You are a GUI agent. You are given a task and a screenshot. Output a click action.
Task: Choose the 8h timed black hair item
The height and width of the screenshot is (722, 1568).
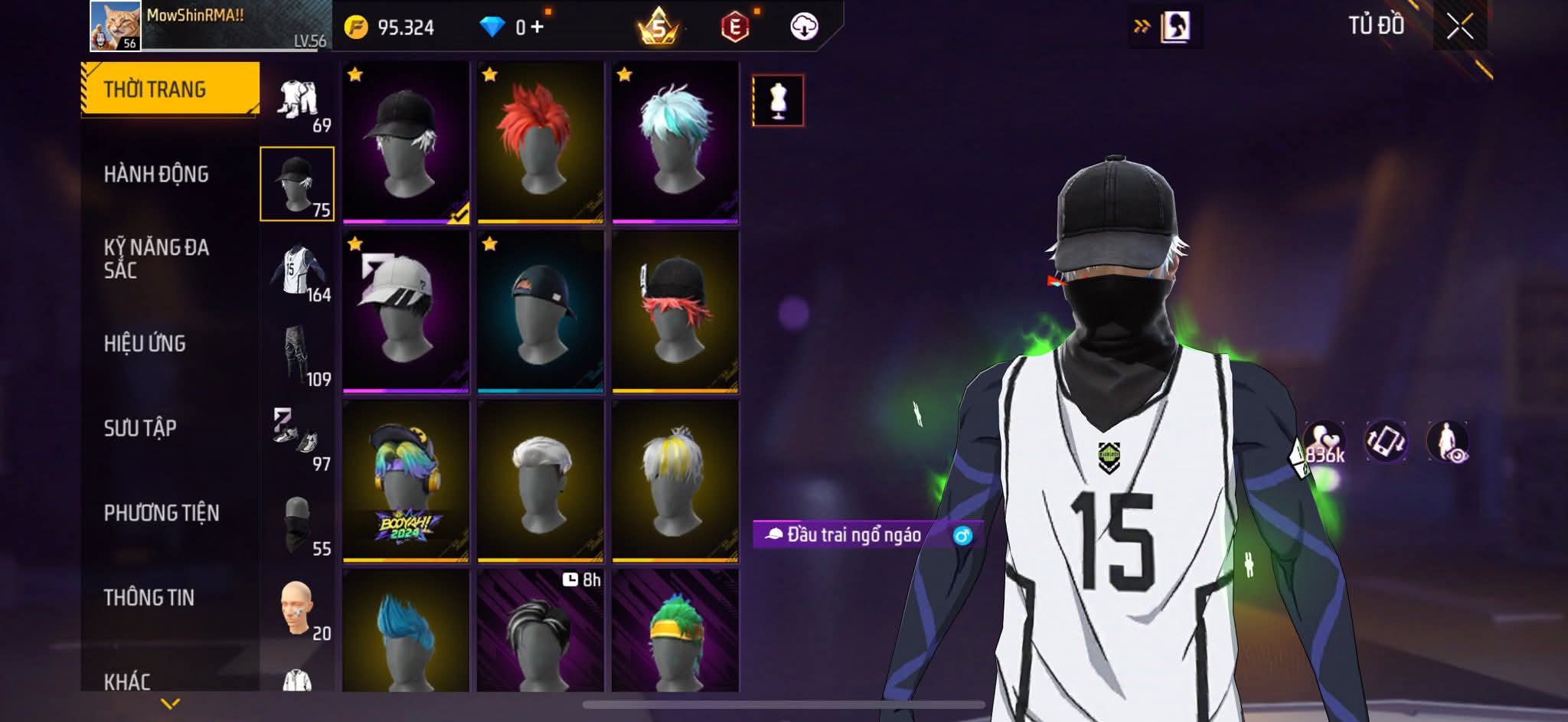[x=540, y=632]
